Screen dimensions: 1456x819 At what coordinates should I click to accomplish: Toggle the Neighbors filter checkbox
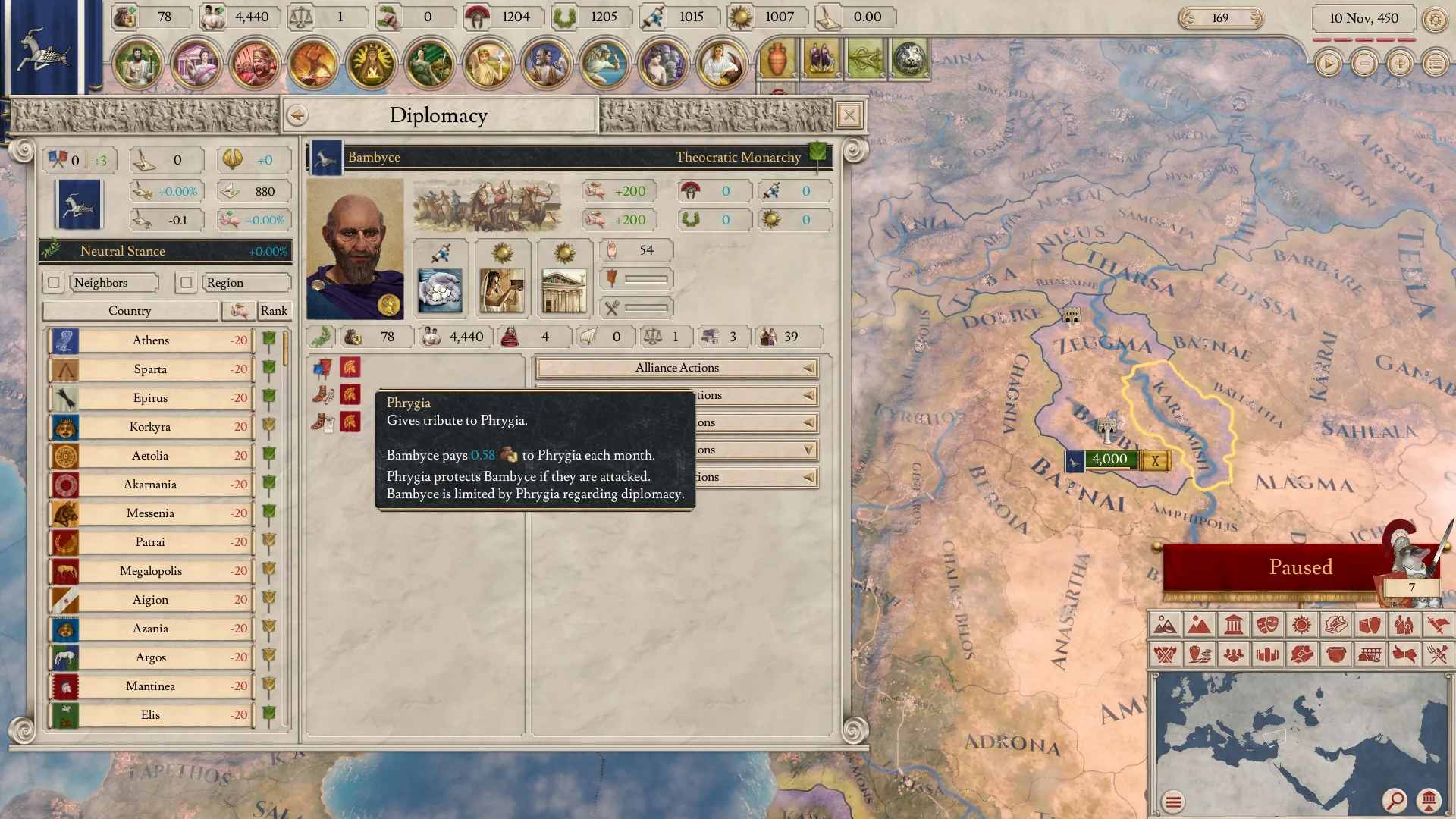click(x=54, y=283)
